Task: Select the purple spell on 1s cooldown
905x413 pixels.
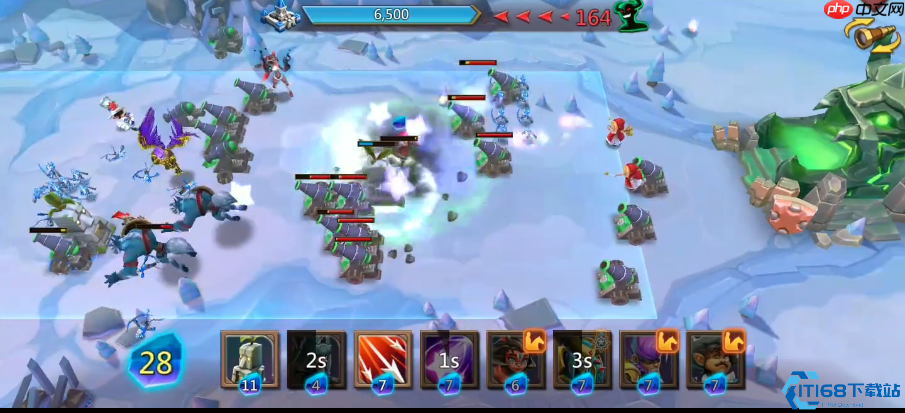Action: (x=449, y=358)
